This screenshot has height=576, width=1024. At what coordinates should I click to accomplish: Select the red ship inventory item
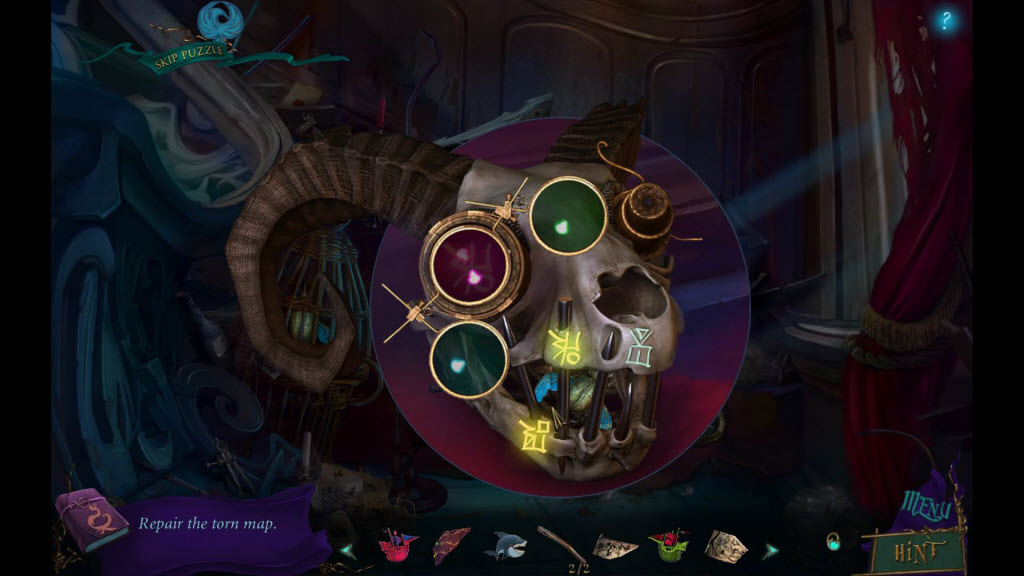[397, 547]
